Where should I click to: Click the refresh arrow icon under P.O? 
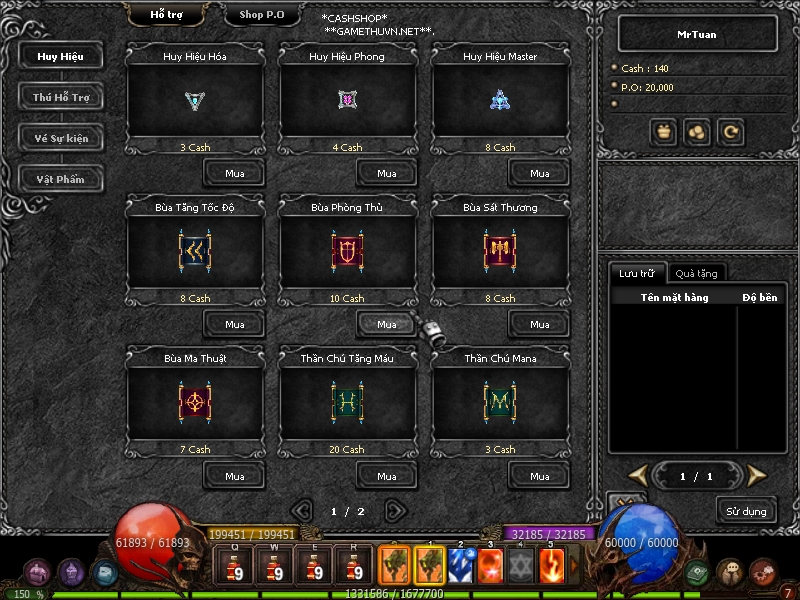point(732,131)
